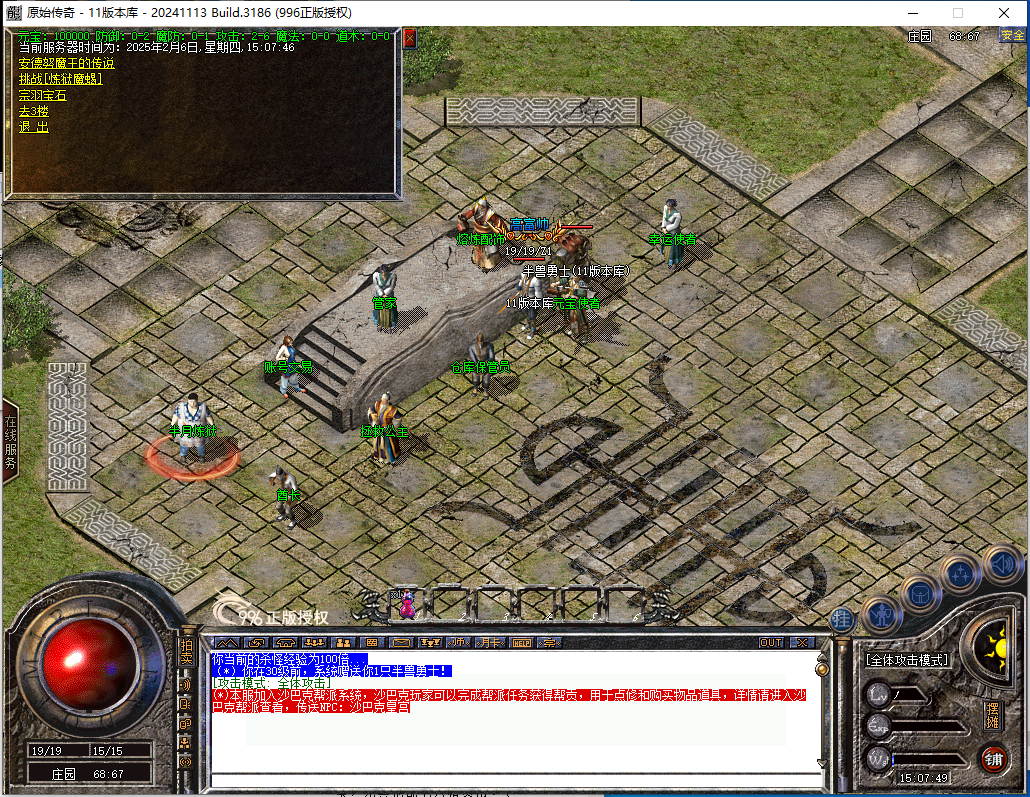This screenshot has width=1030, height=797.
Task: Click 退出 to leave the dialogue
Action: coord(33,127)
